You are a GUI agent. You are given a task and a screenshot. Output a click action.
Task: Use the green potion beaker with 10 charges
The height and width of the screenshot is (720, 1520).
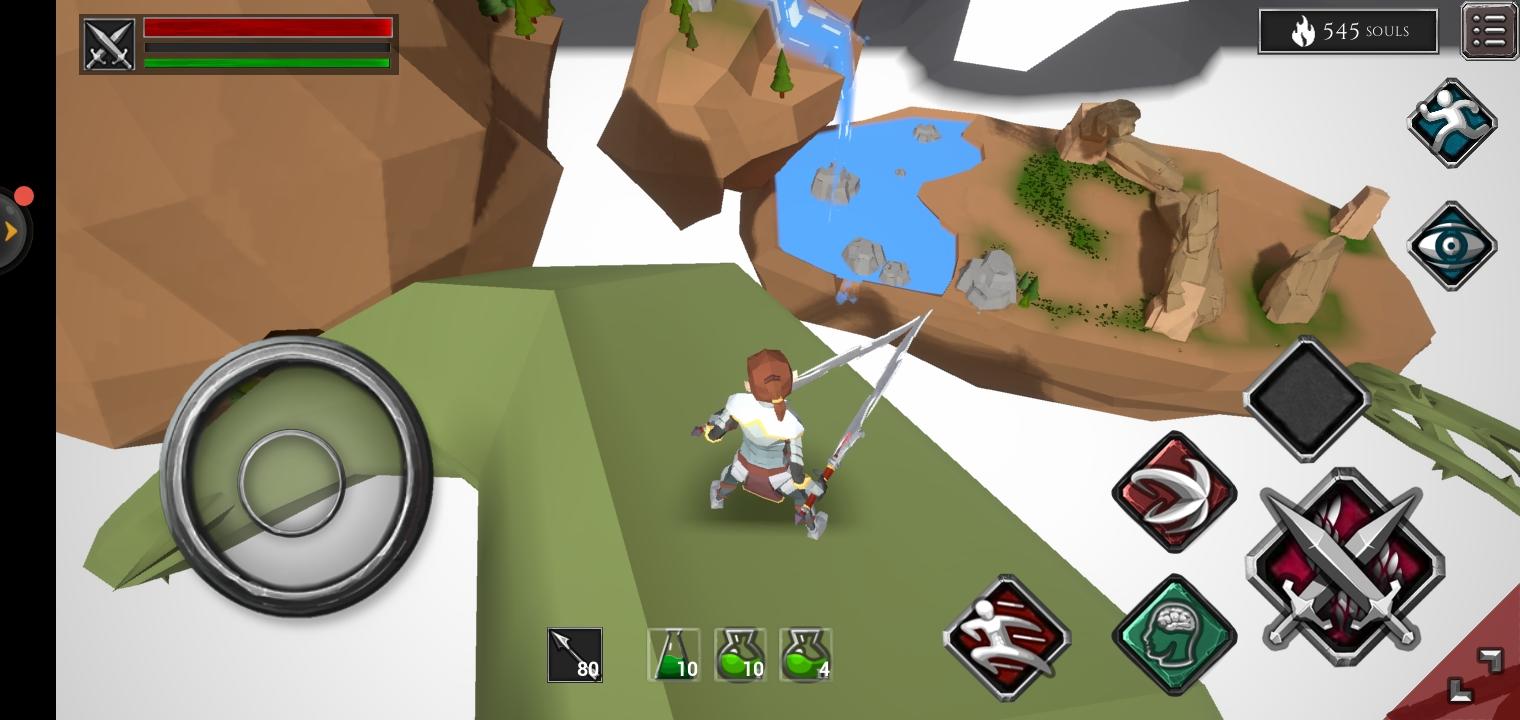coord(672,655)
